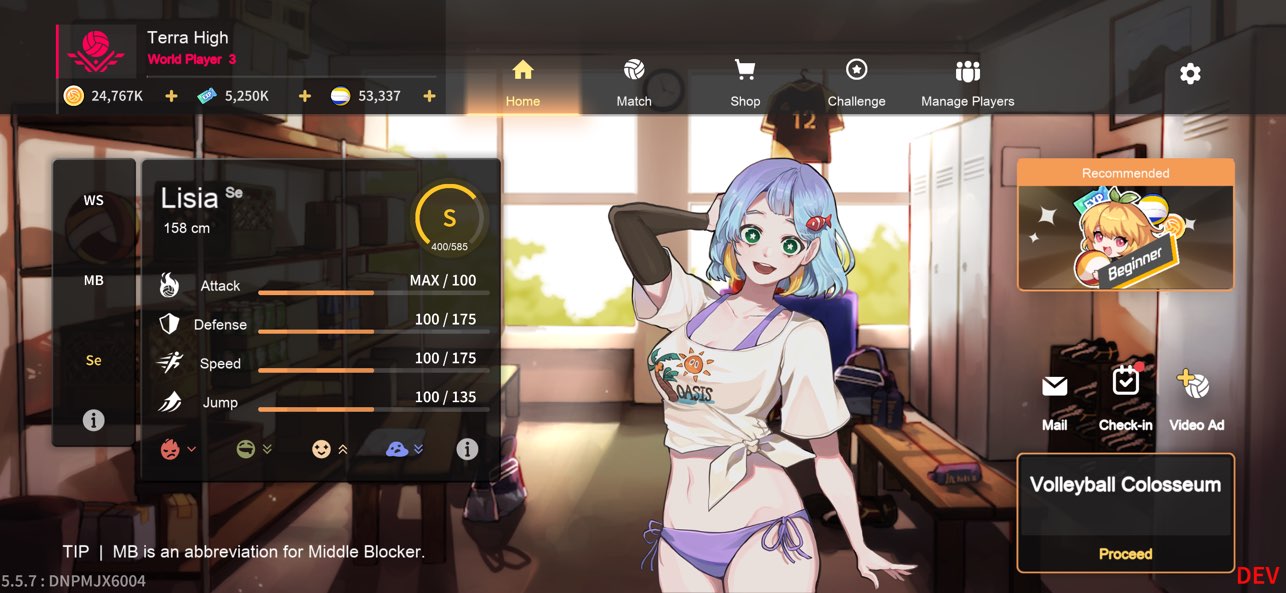This screenshot has width=1286, height=593.
Task: Open settings via the gear icon
Action: (x=1190, y=74)
